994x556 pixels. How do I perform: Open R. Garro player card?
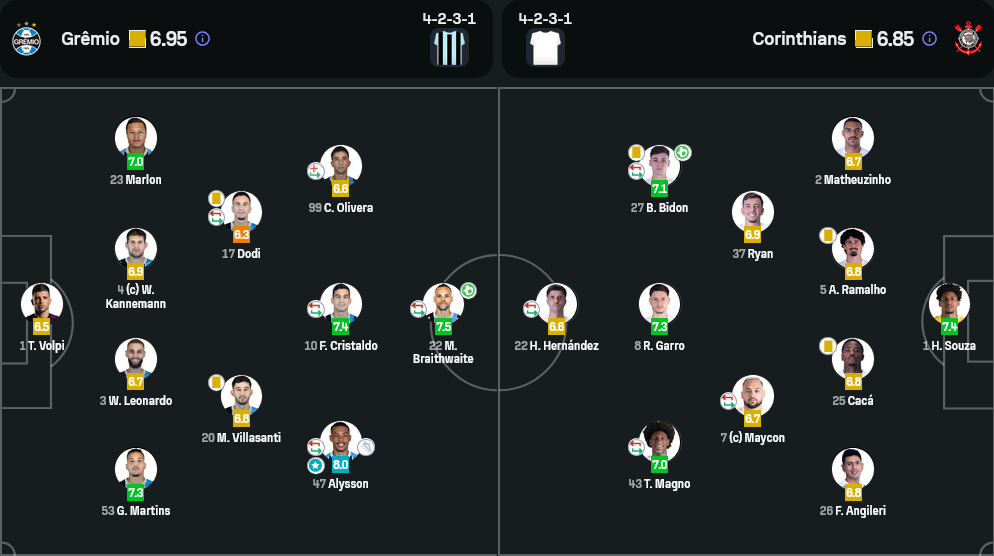click(659, 304)
